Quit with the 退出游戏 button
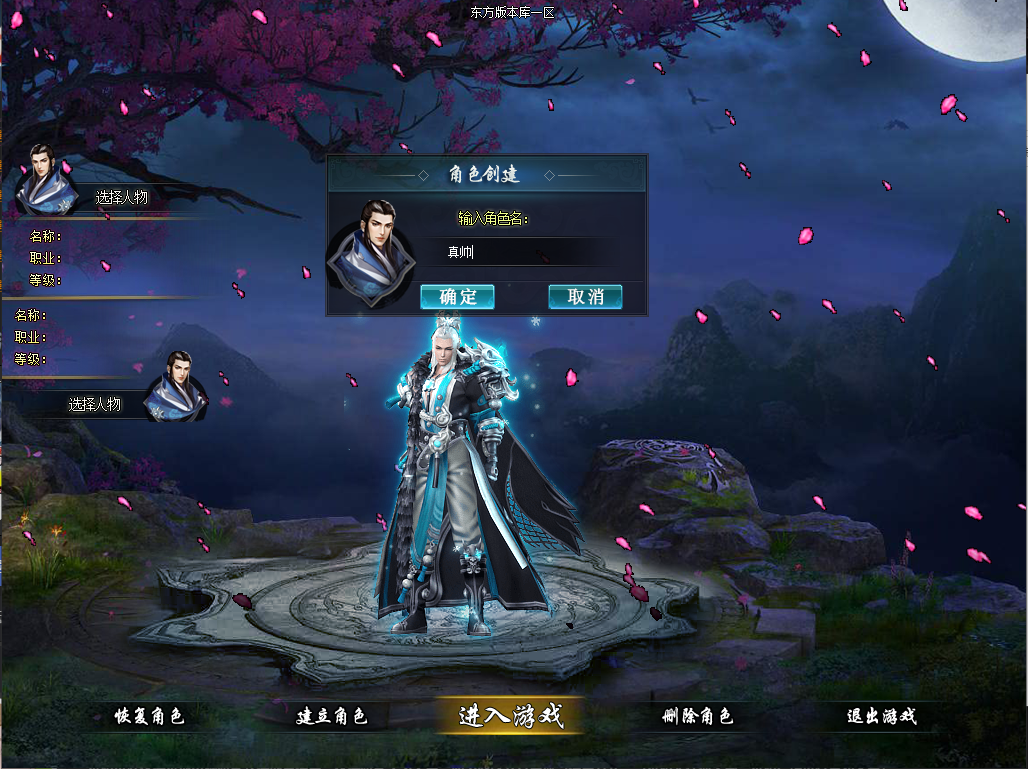This screenshot has width=1028, height=769. click(x=881, y=717)
